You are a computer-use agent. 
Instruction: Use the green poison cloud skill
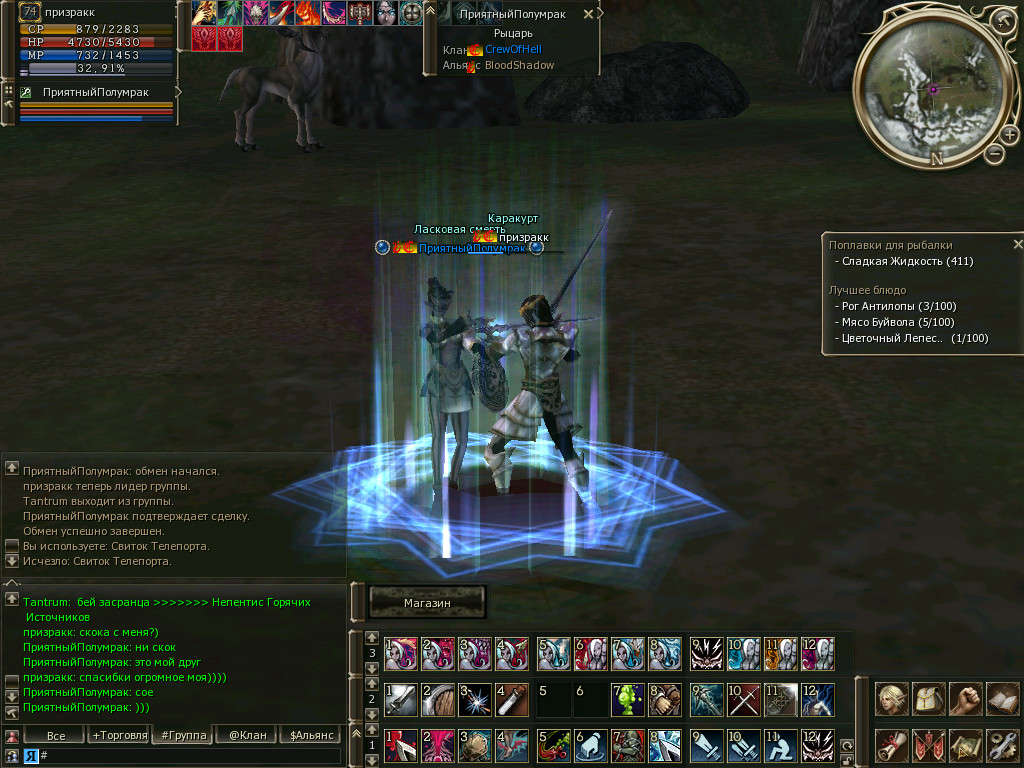click(627, 698)
